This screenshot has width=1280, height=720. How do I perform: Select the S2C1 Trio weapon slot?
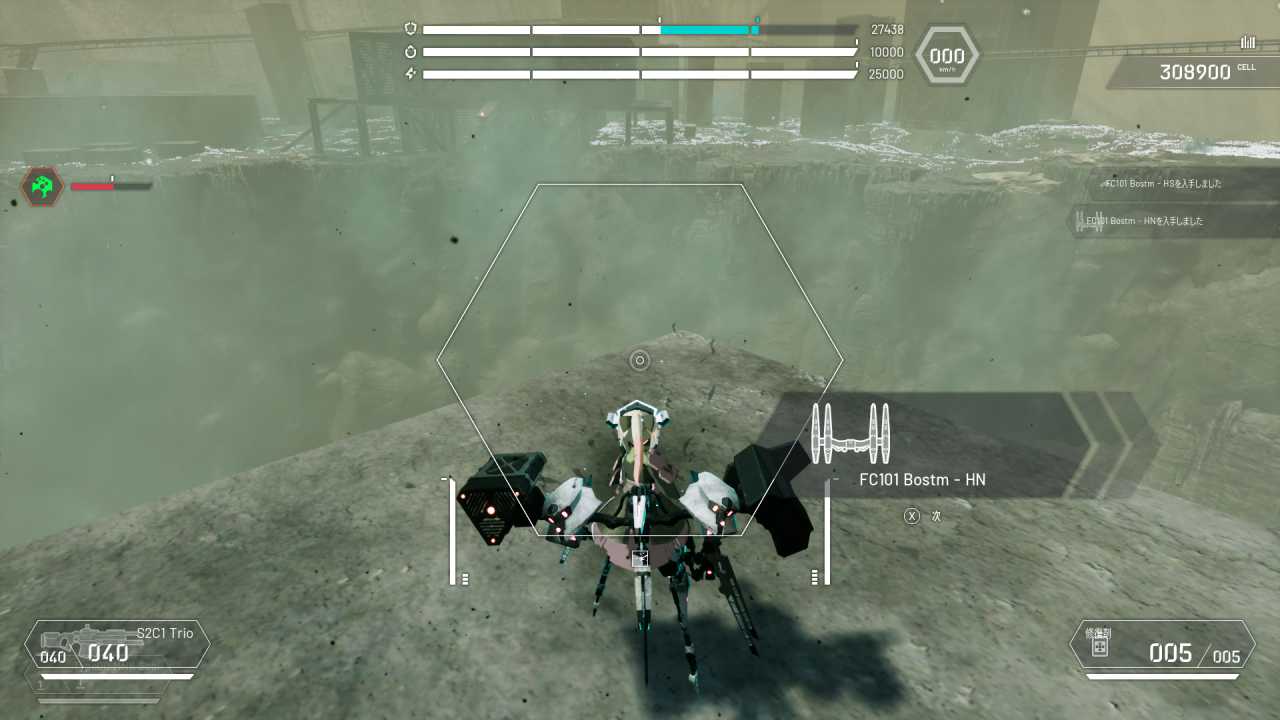pos(118,645)
